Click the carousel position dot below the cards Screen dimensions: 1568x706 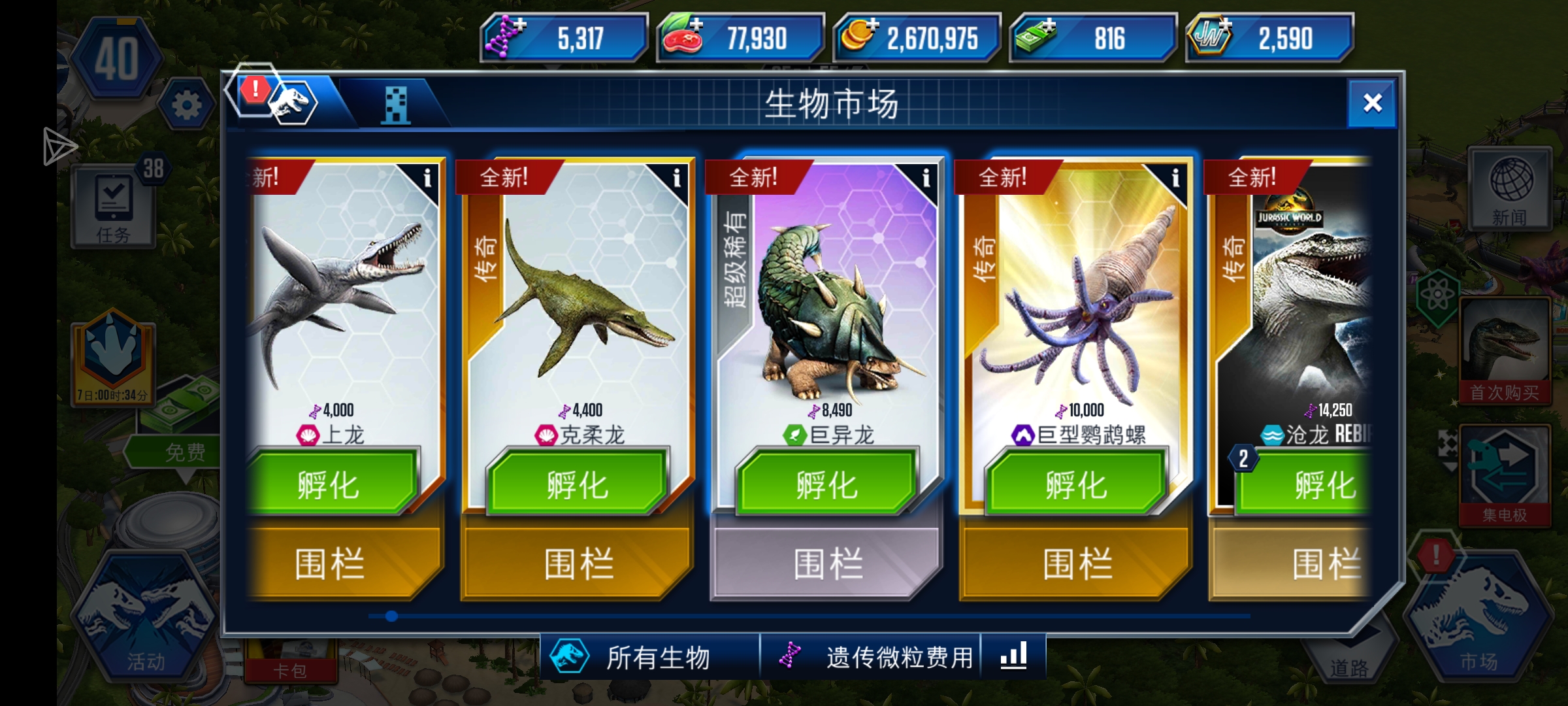391,615
